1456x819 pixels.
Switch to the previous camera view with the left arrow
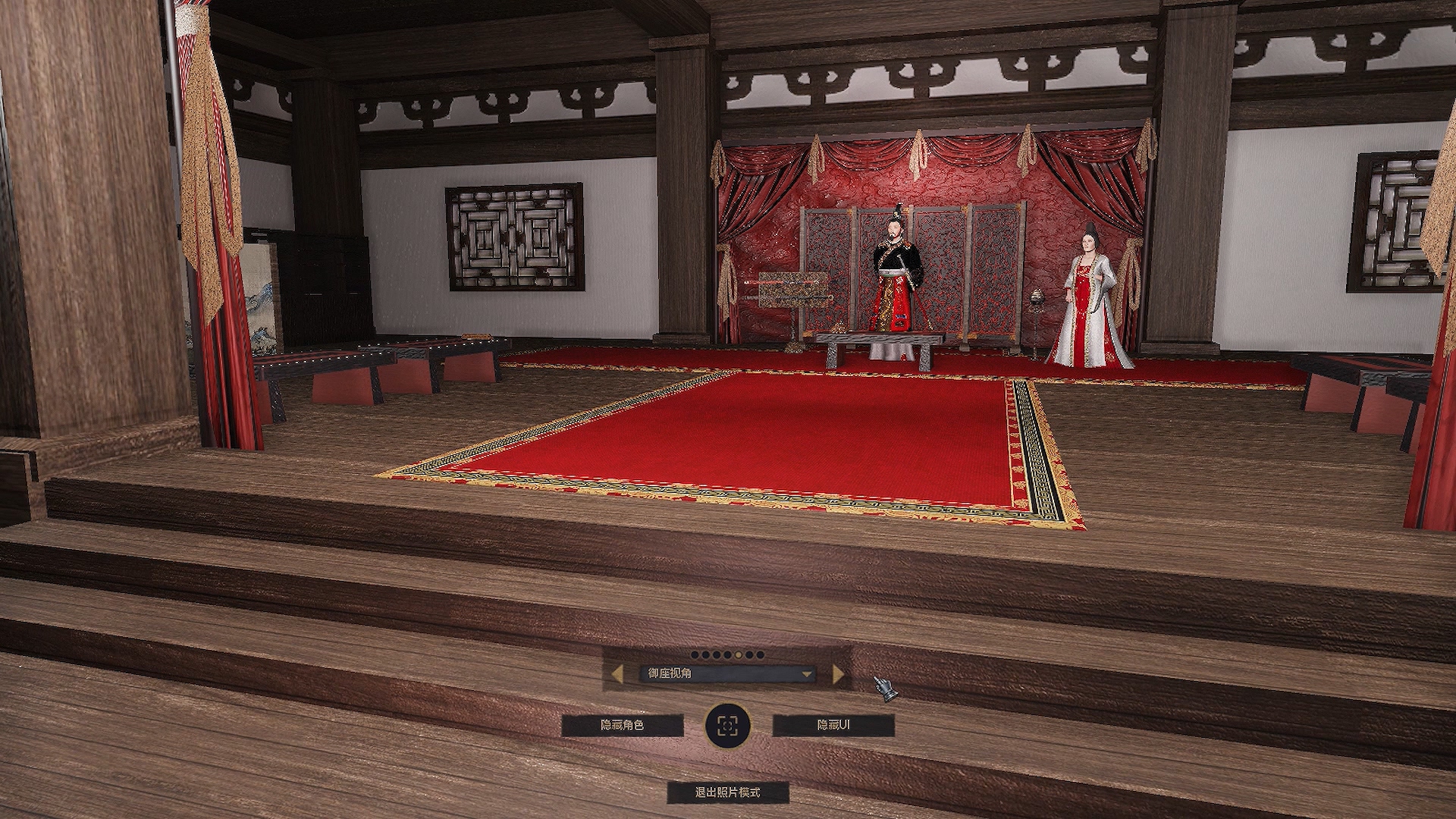click(617, 673)
